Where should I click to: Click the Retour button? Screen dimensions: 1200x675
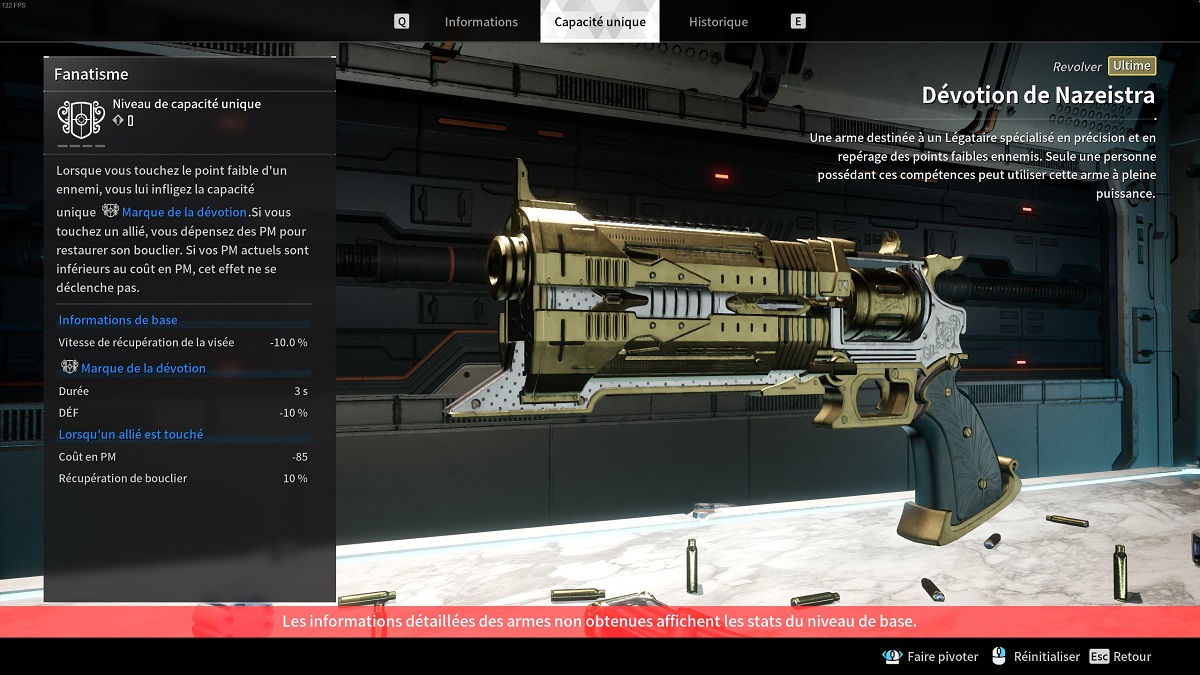point(1121,657)
